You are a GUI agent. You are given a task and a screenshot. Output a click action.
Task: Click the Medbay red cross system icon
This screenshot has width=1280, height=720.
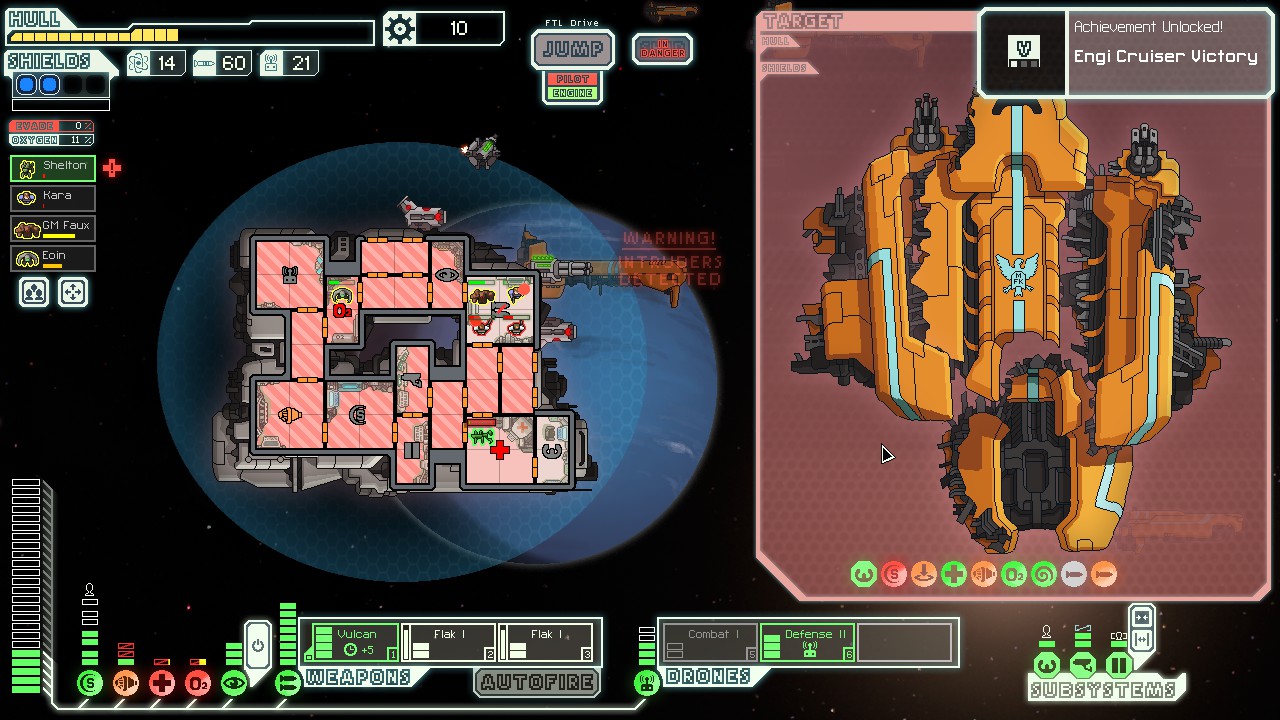160,682
